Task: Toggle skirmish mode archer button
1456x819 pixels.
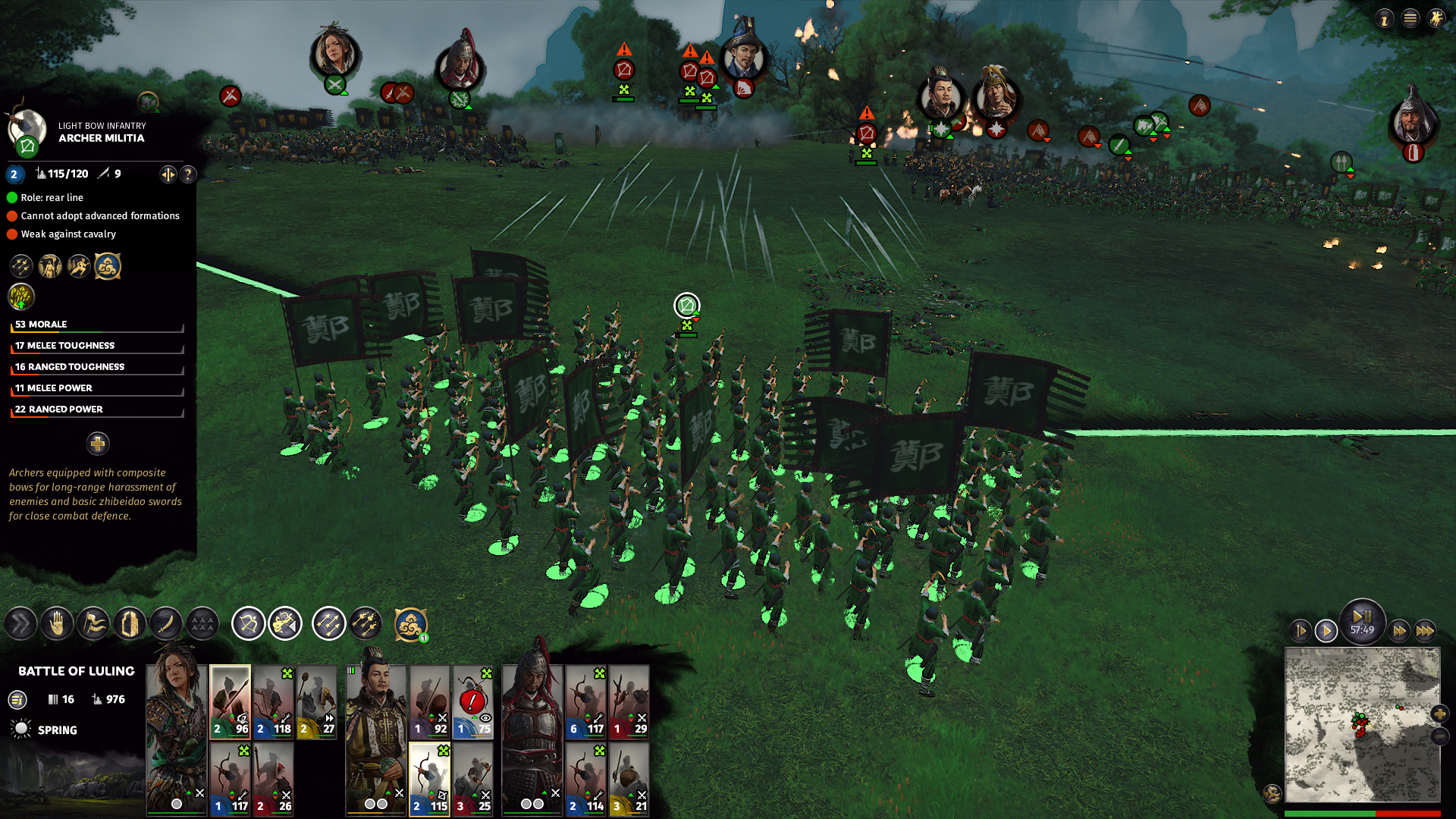Action: point(285,624)
